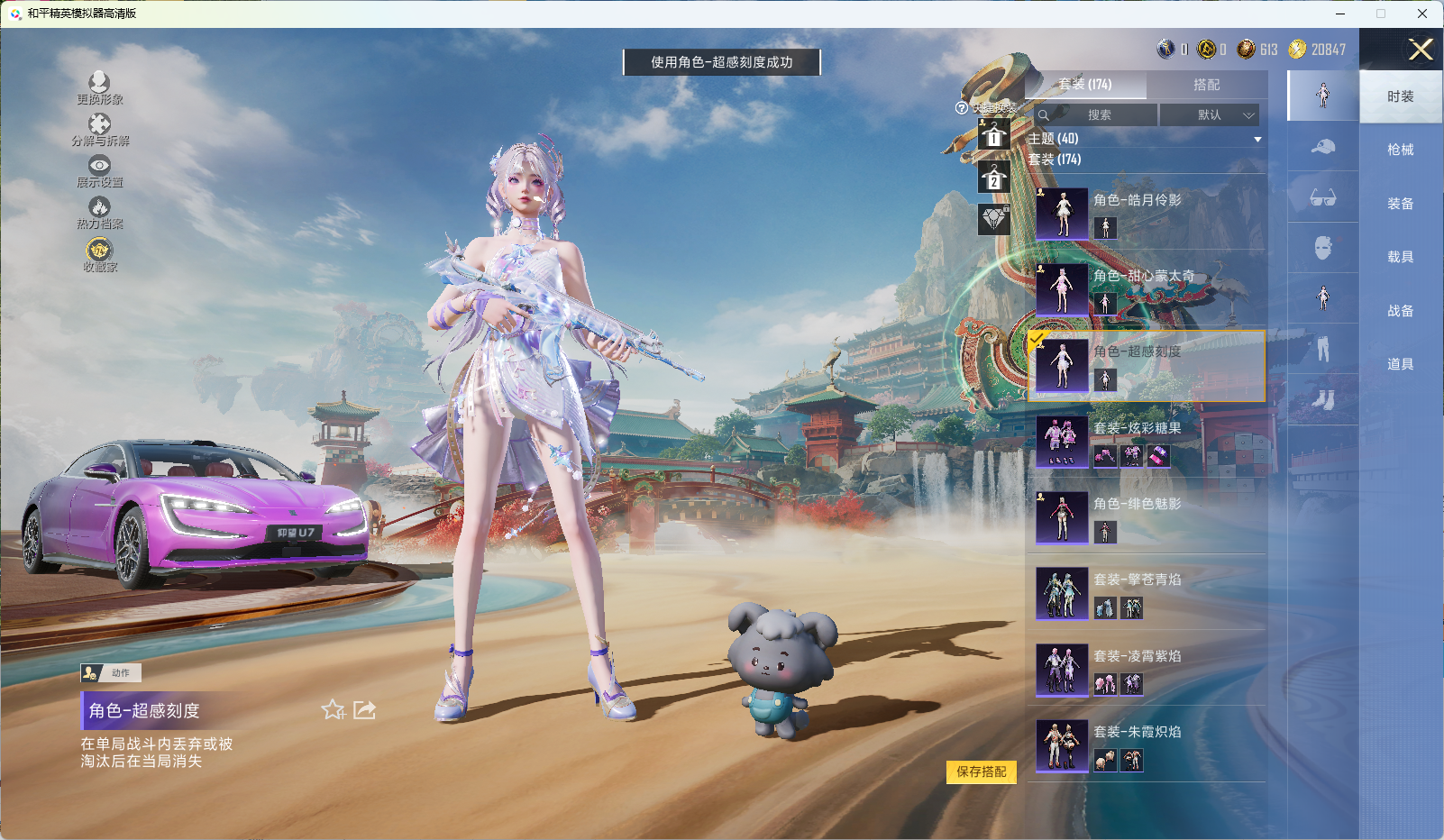
Task: Save the outfit with 保存搭配
Action: [x=981, y=772]
